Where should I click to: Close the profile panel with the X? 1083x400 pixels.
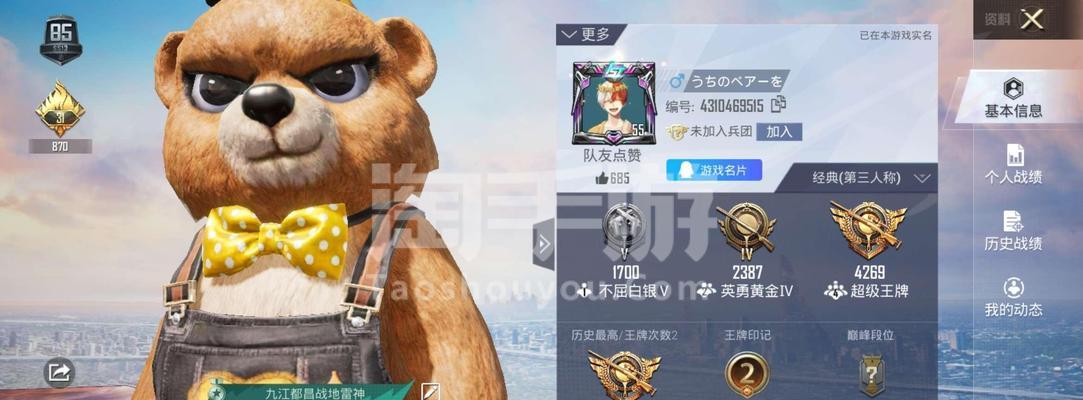point(1033,18)
